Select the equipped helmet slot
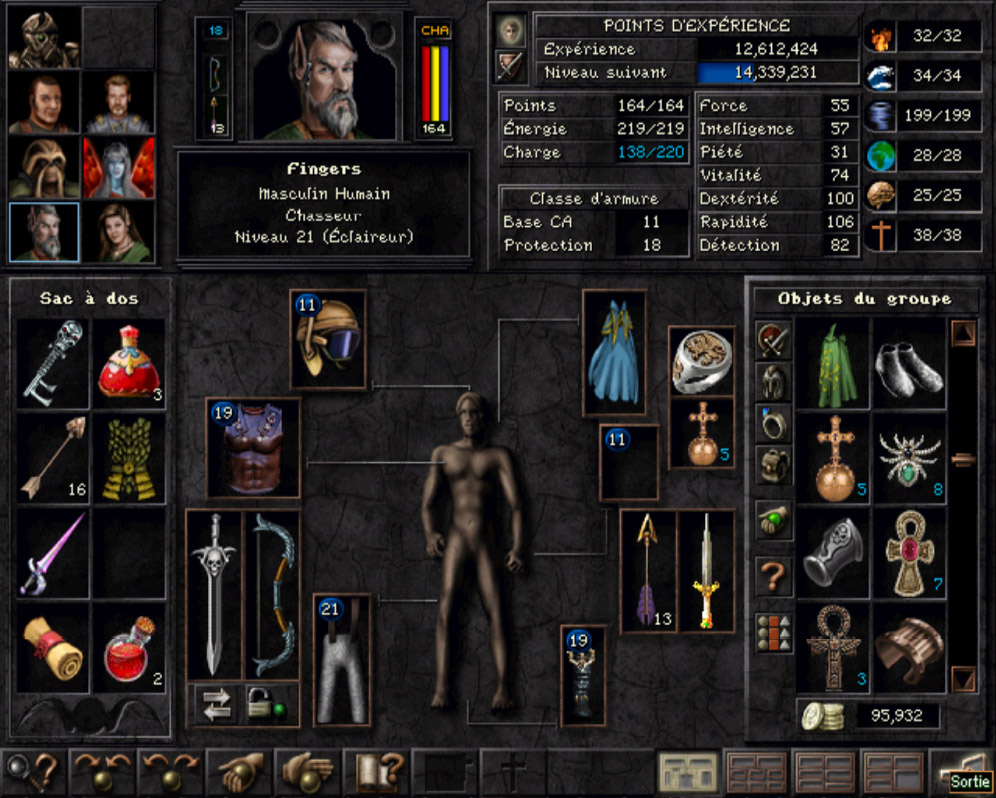The height and width of the screenshot is (798, 996). tap(329, 339)
